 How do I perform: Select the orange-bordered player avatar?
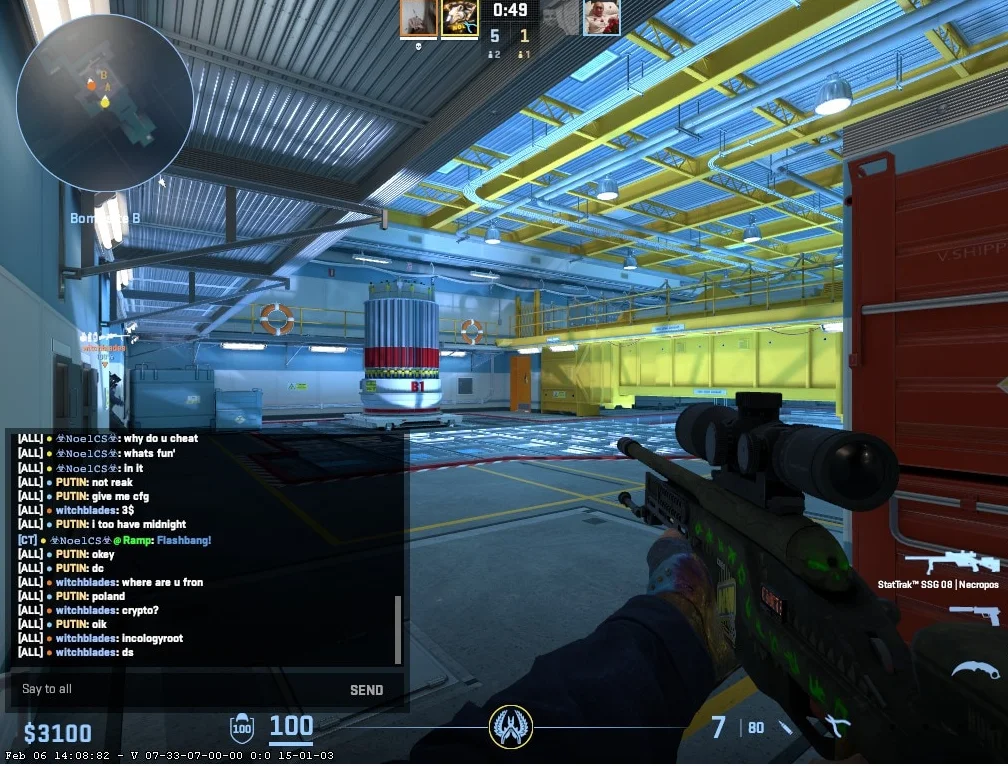click(418, 18)
